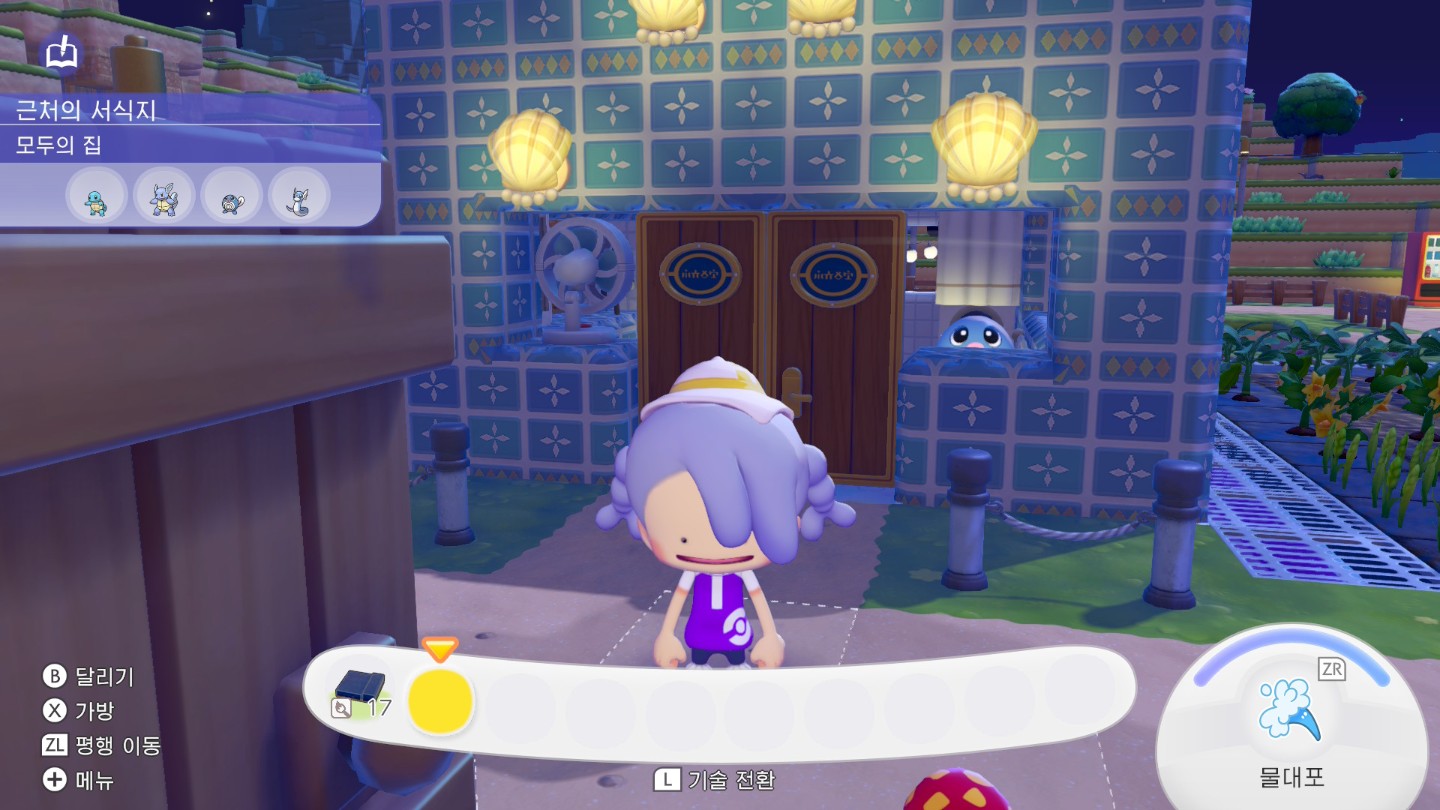Select the Wartortle habitat icon
This screenshot has width=1440, height=810.
pyautogui.click(x=164, y=196)
